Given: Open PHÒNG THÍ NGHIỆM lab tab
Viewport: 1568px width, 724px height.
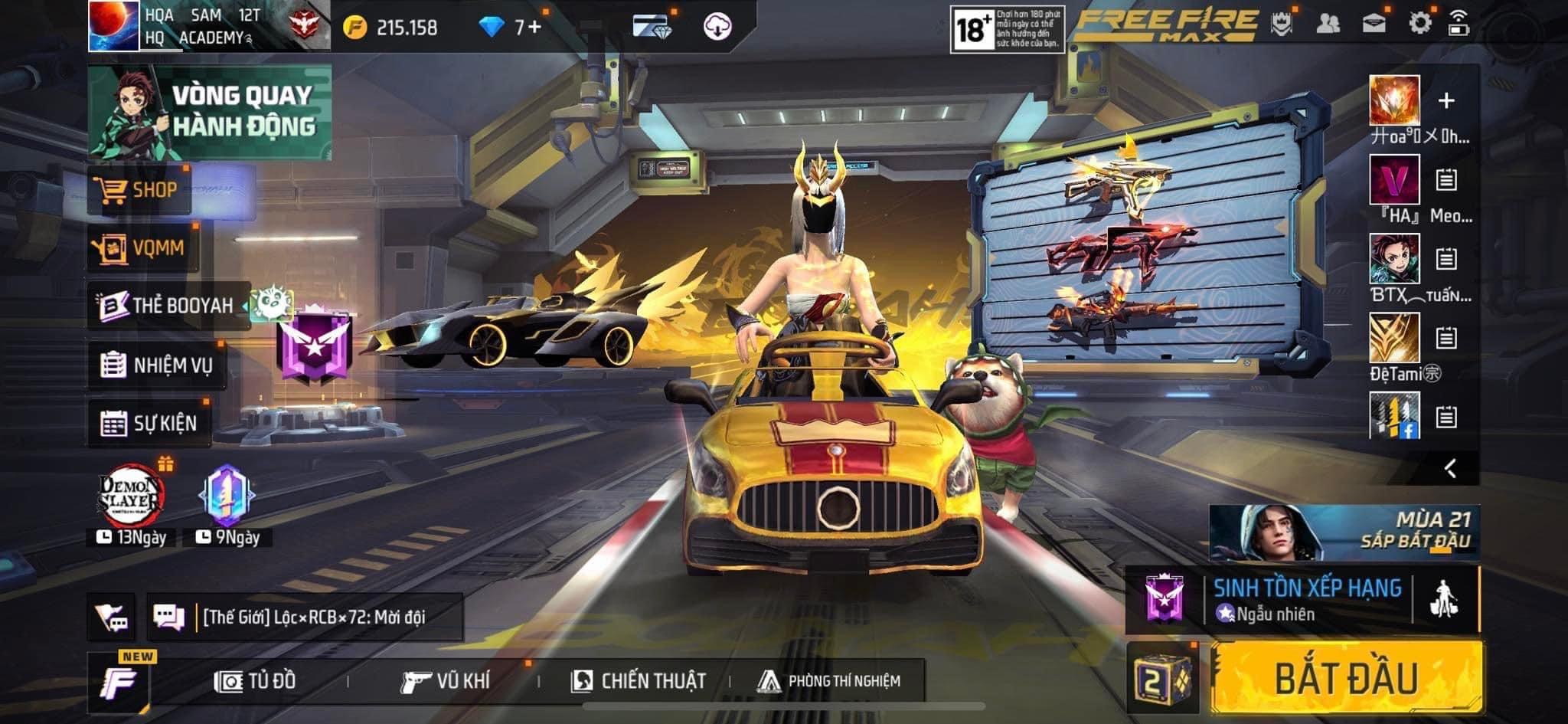Looking at the screenshot, I should point(829,680).
